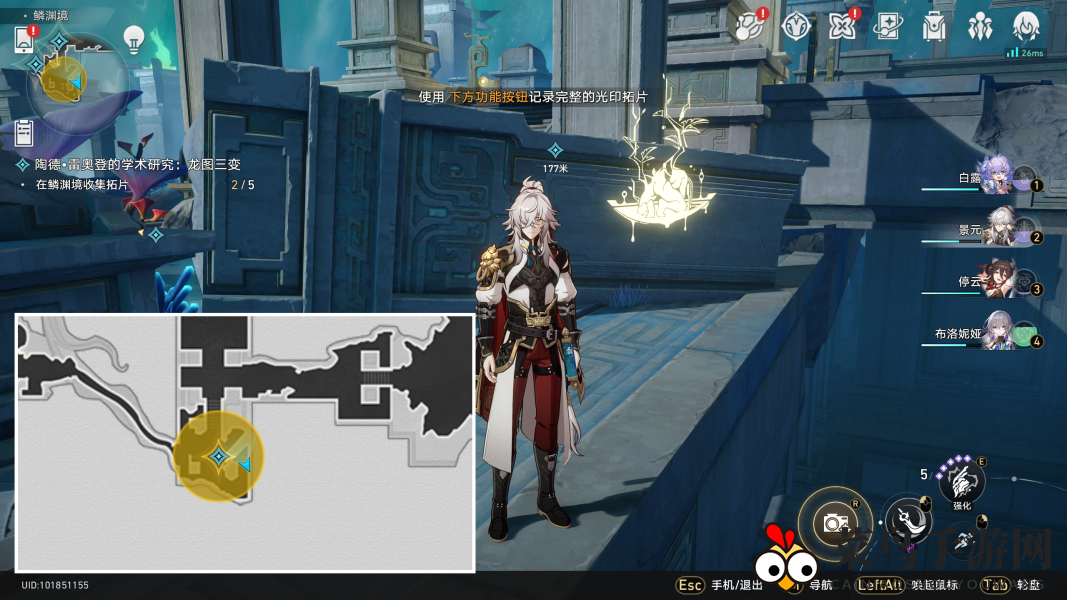This screenshot has width=1067, height=600.
Task: Open the phone menu icon
Action: point(25,40)
